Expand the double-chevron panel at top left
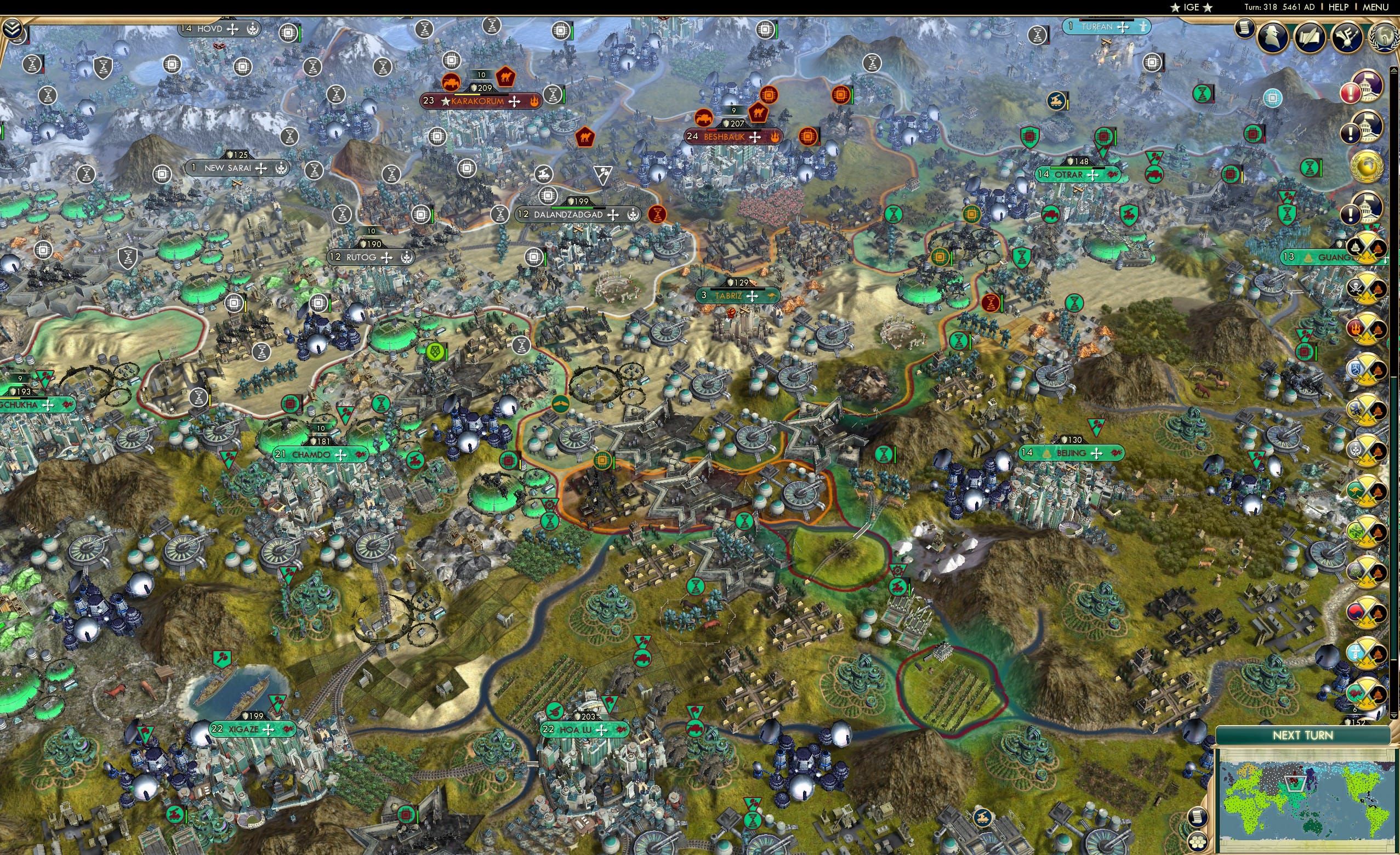This screenshot has width=1400, height=855. (x=14, y=27)
